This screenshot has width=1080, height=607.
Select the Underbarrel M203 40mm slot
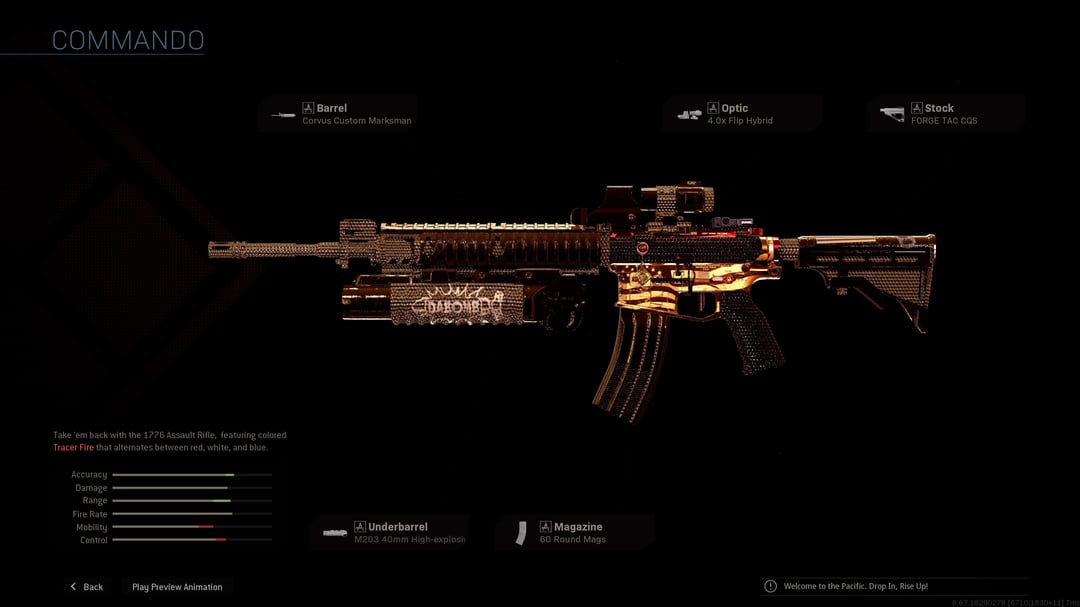(x=389, y=533)
